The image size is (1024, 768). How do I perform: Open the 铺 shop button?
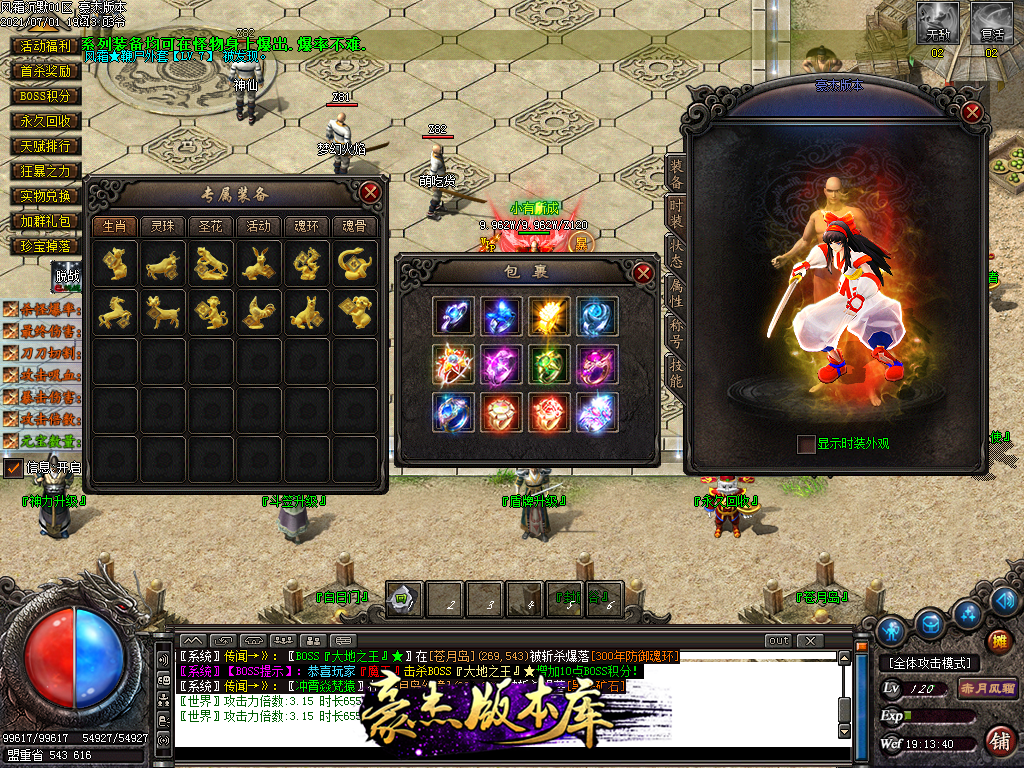click(998, 741)
